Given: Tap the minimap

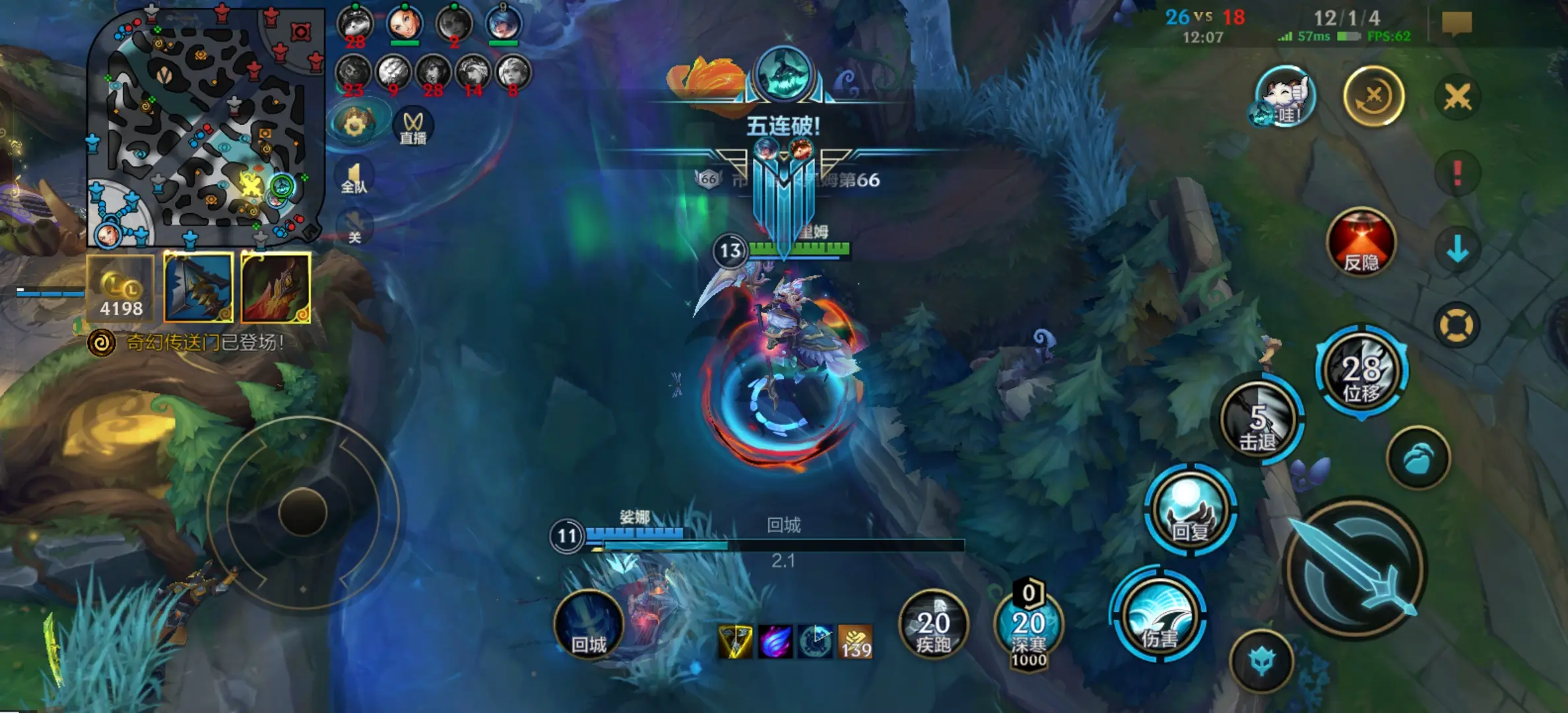Looking at the screenshot, I should tap(206, 125).
